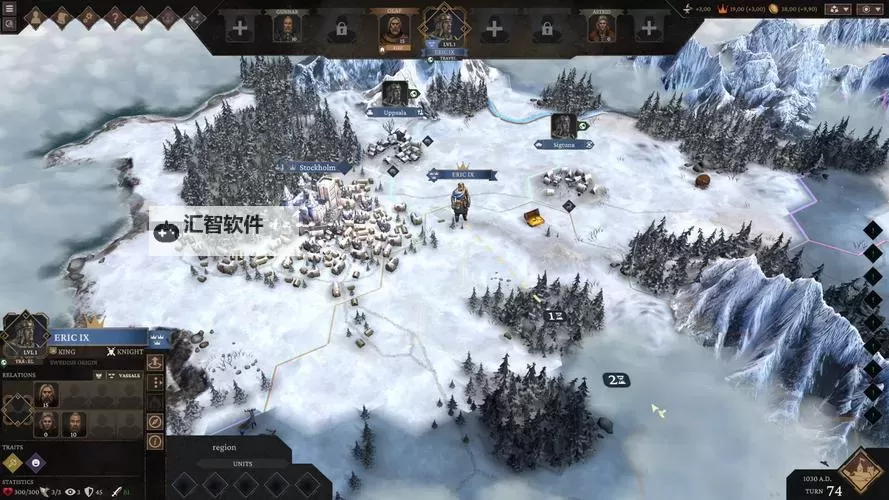Screen dimensions: 889x500
Task: Click the relation portrait with value 15
Action: [x=46, y=394]
